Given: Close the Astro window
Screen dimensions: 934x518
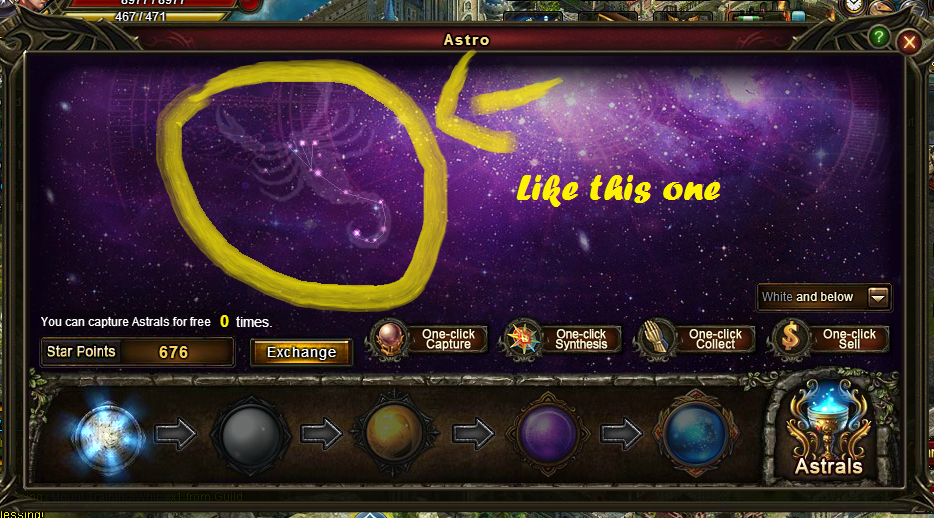Looking at the screenshot, I should [908, 42].
